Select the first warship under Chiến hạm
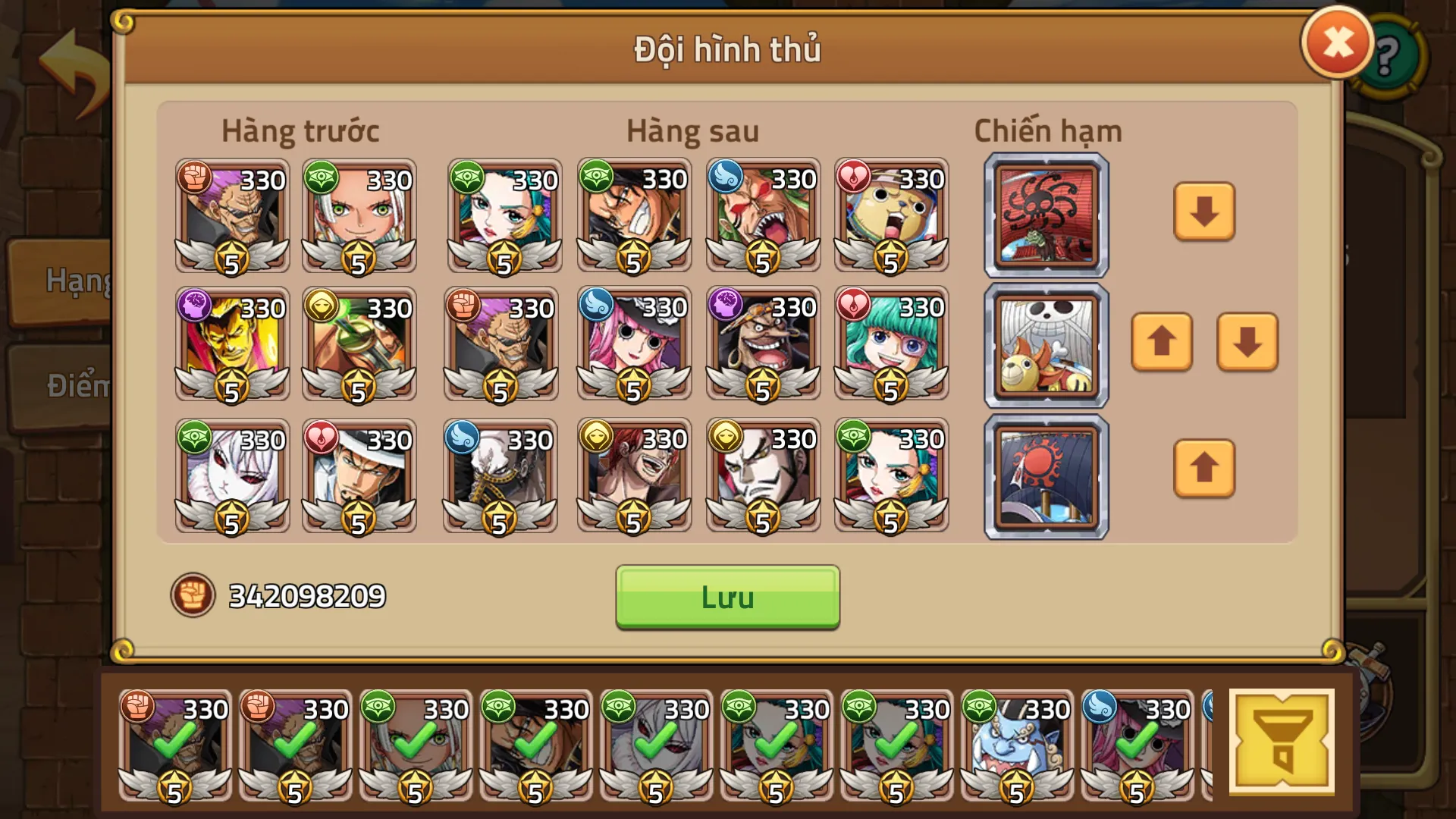Viewport: 1456px width, 819px height. tap(1045, 215)
